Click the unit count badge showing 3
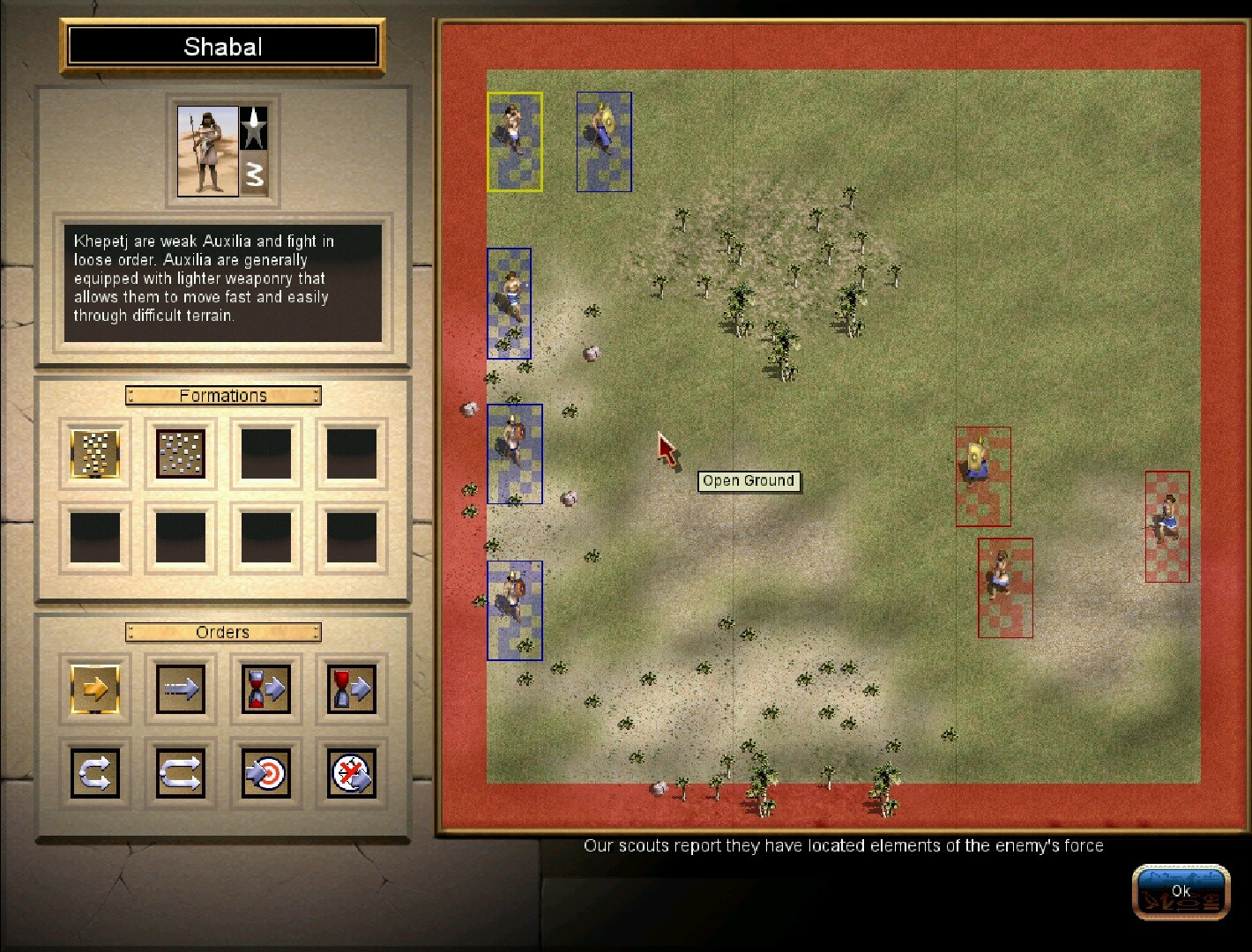The width and height of the screenshot is (1252, 952). pyautogui.click(x=255, y=176)
